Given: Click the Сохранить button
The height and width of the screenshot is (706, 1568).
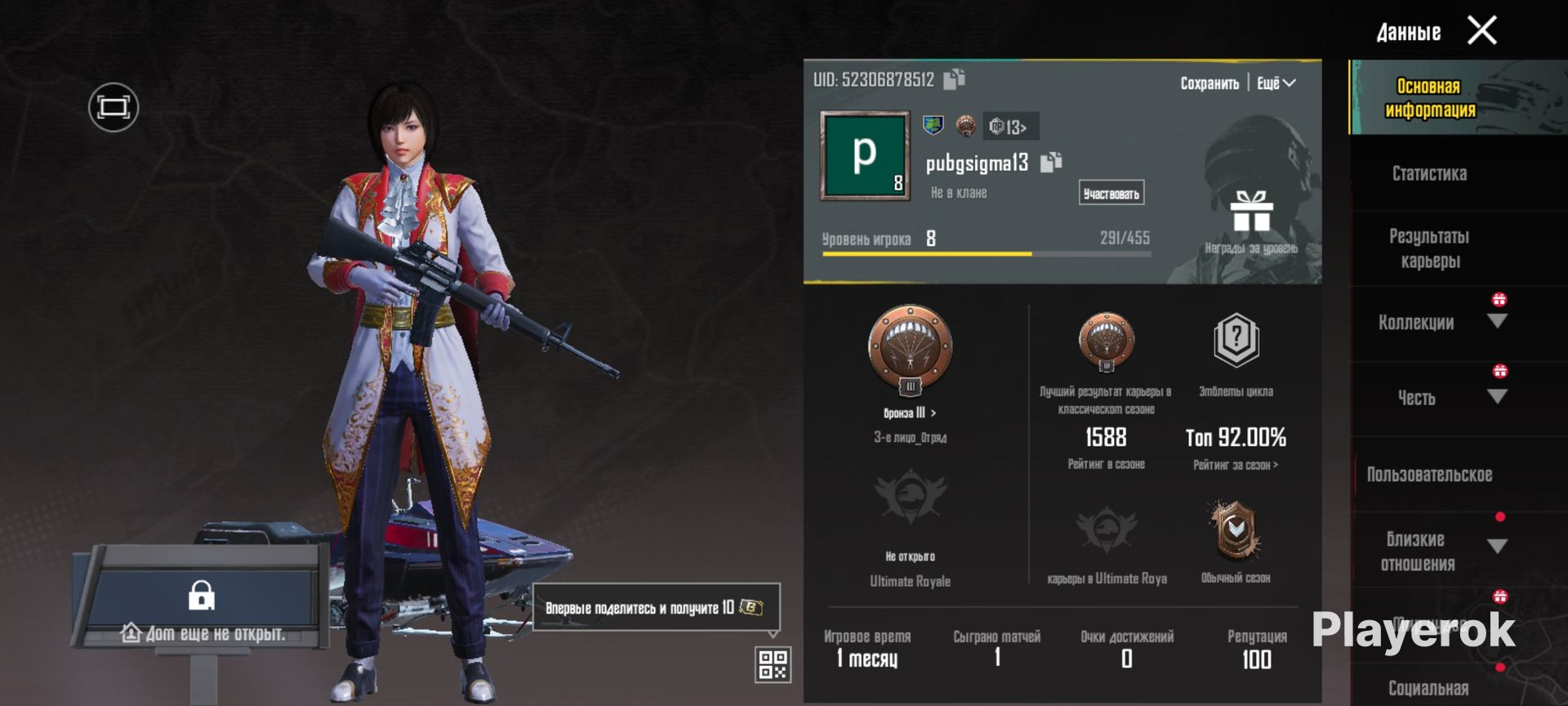Looking at the screenshot, I should tap(1209, 83).
